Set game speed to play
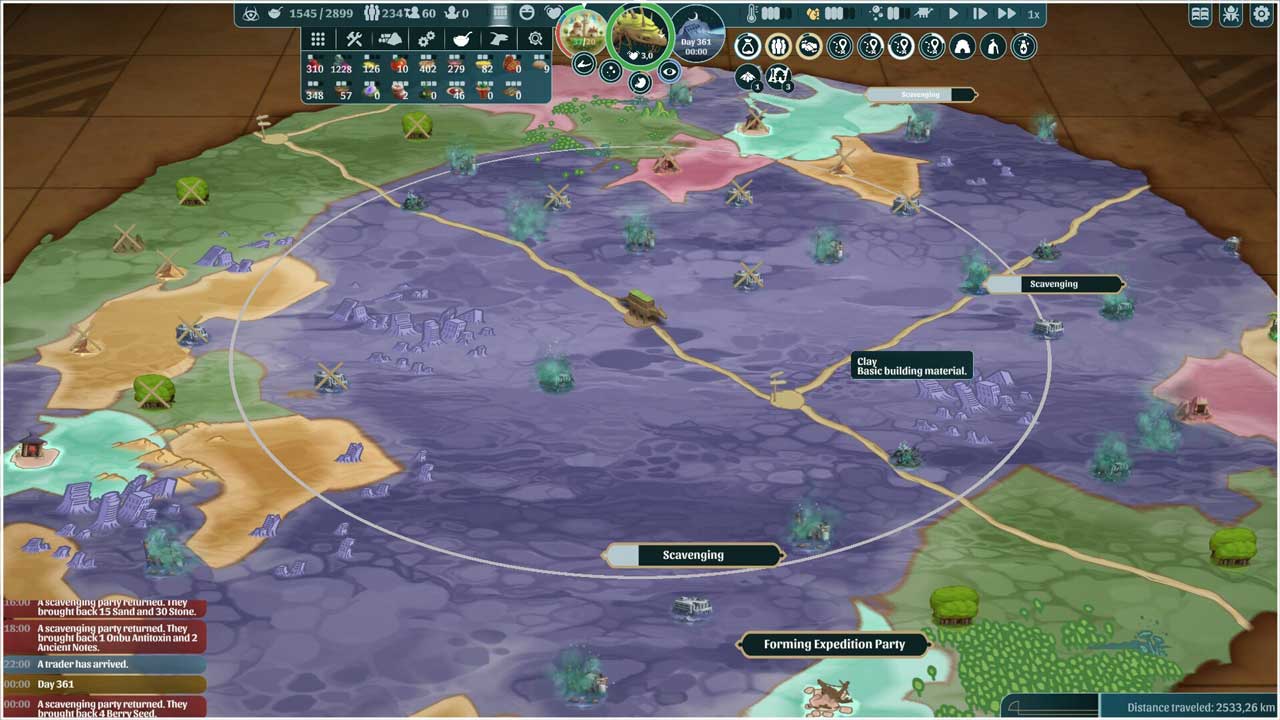Image resolution: width=1280 pixels, height=720 pixels. tap(953, 14)
